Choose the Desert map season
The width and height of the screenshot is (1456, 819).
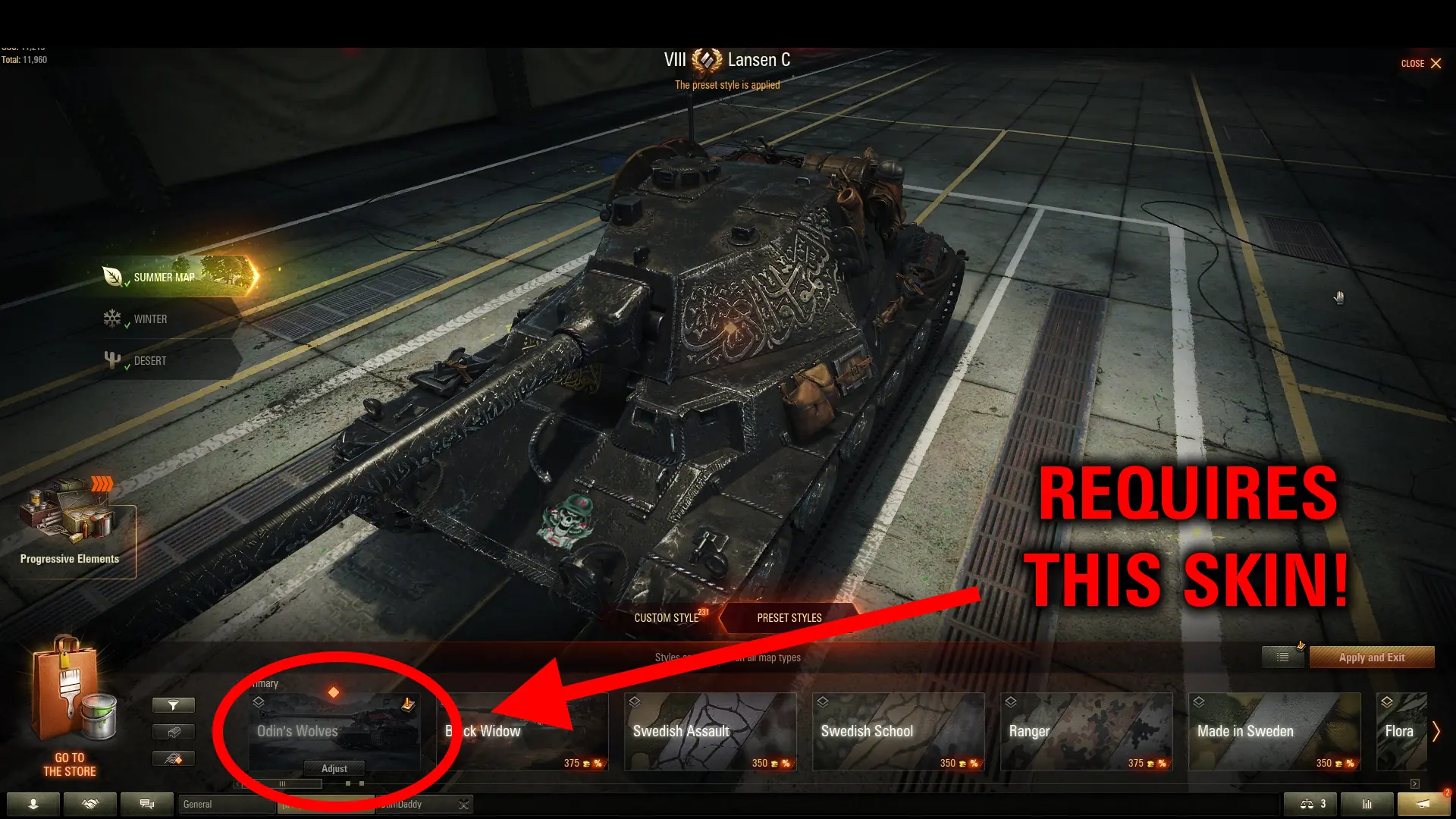coord(150,361)
